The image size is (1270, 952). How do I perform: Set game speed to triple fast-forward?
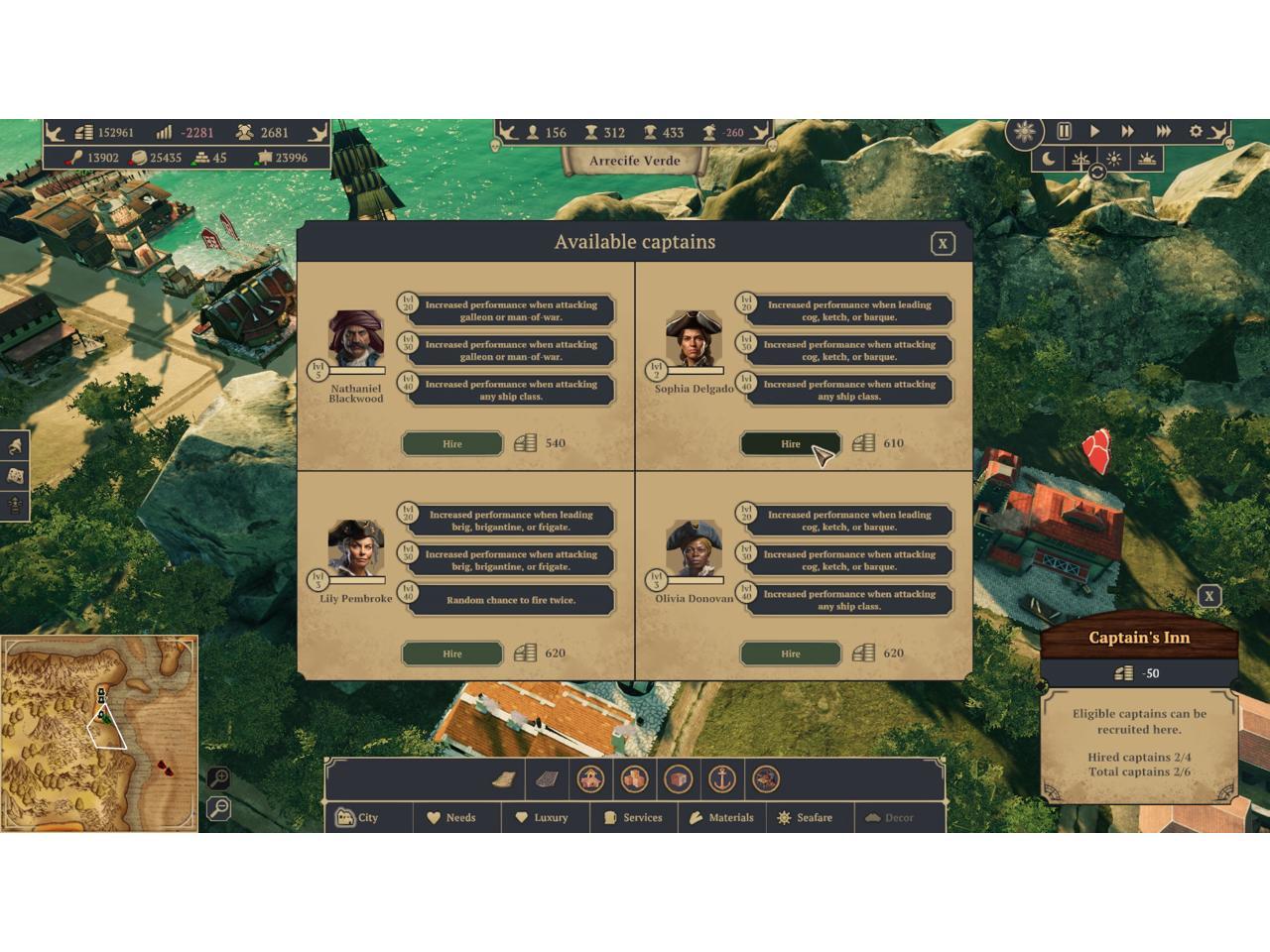pyautogui.click(x=1163, y=131)
